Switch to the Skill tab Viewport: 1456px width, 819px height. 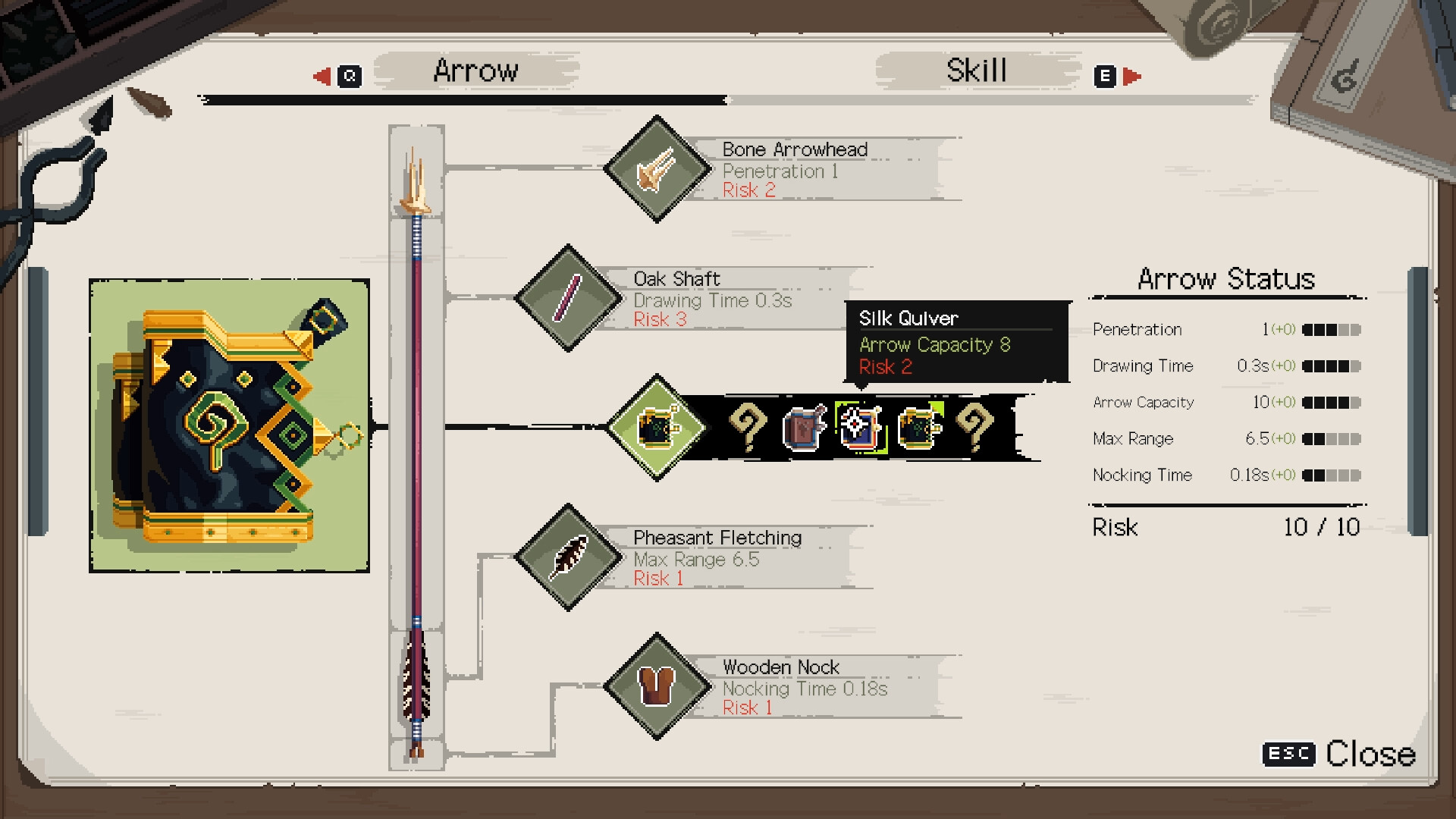(x=977, y=70)
